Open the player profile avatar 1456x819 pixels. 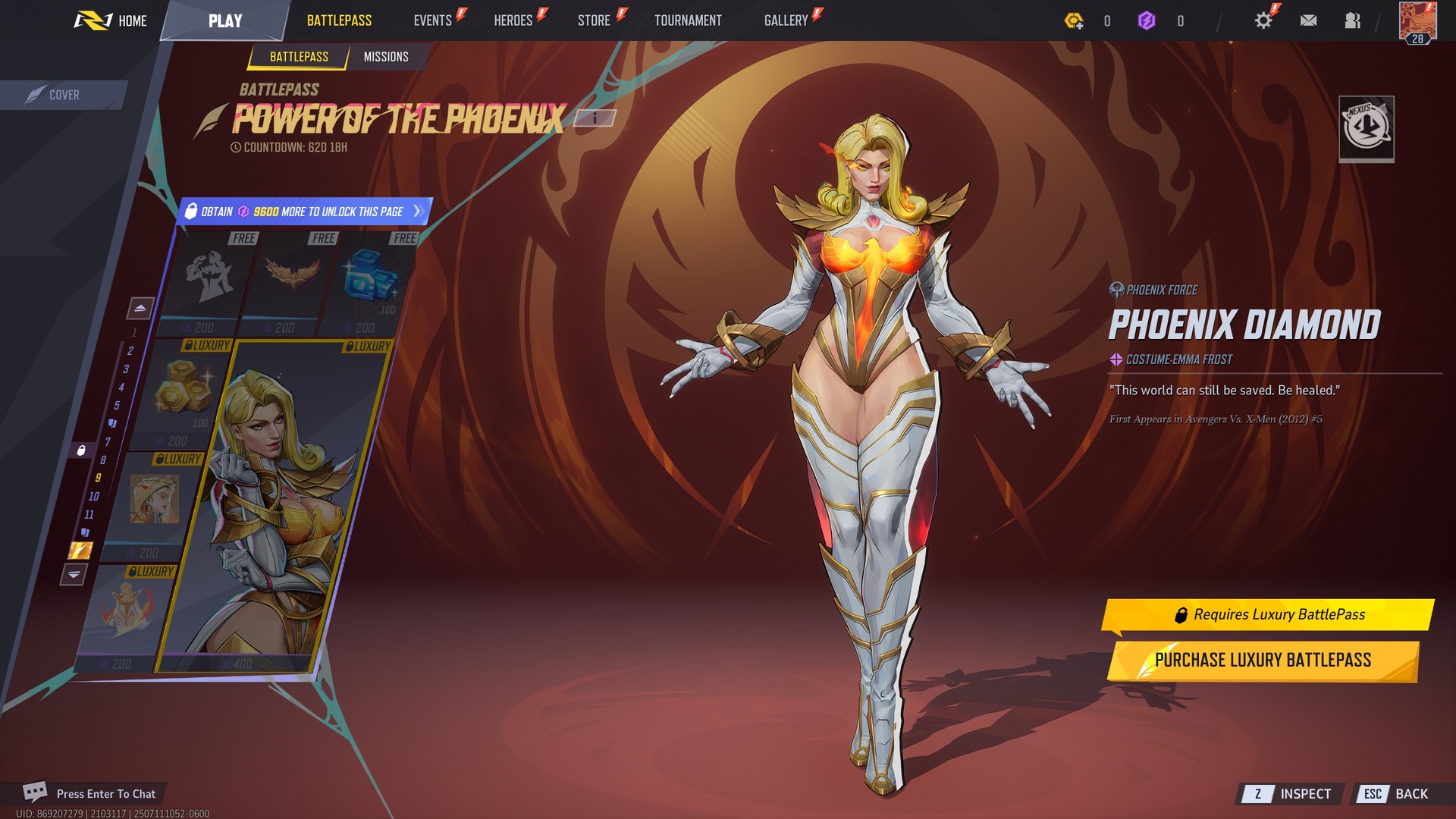click(1417, 21)
